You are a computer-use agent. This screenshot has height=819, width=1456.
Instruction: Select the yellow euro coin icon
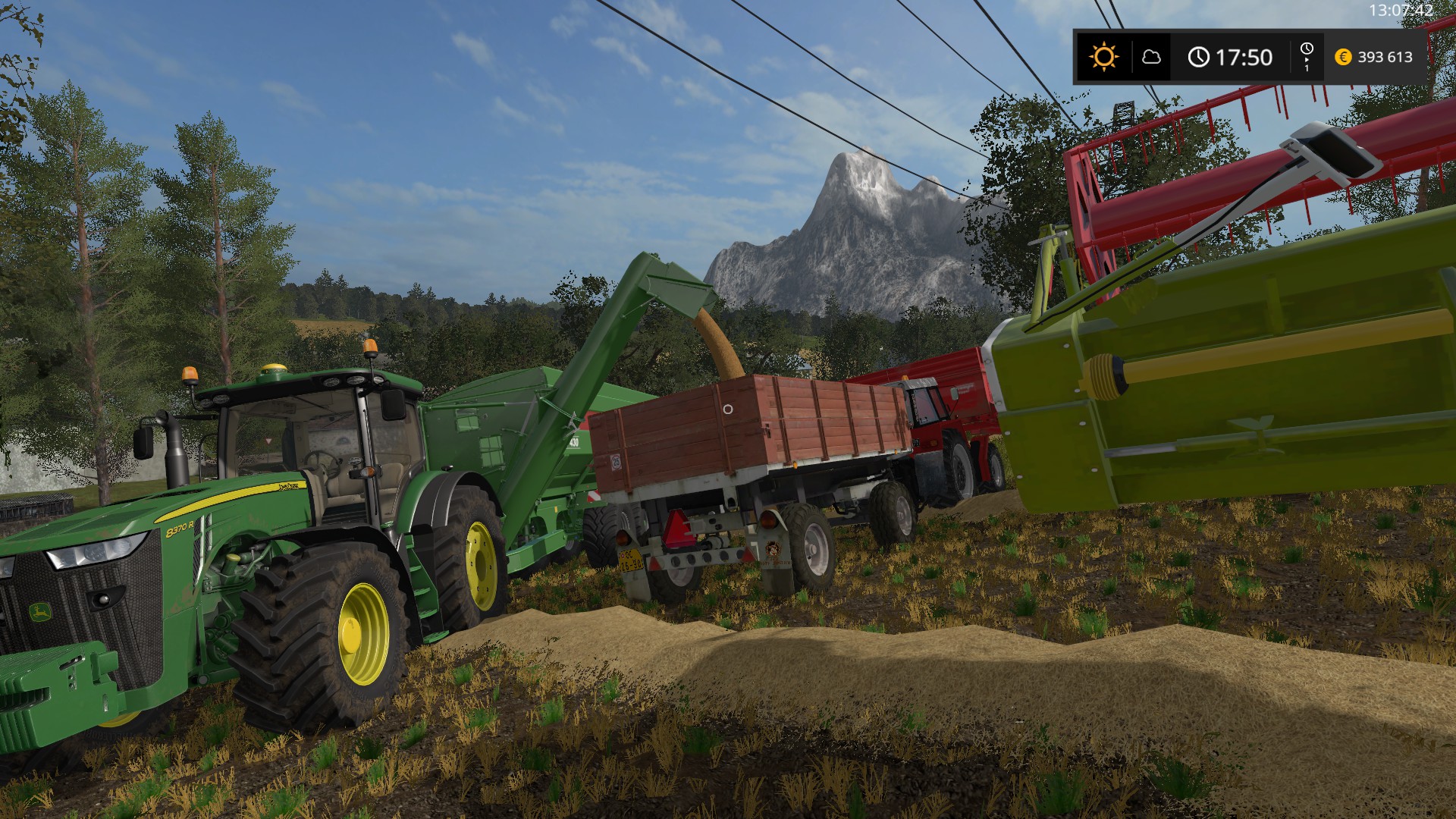1342,55
